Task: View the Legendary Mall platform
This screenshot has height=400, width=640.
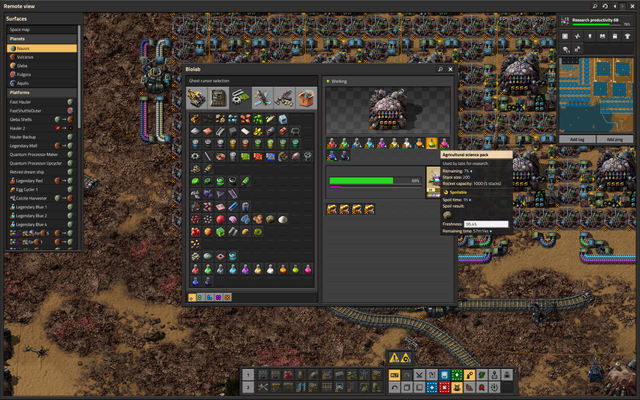Action: (40, 145)
